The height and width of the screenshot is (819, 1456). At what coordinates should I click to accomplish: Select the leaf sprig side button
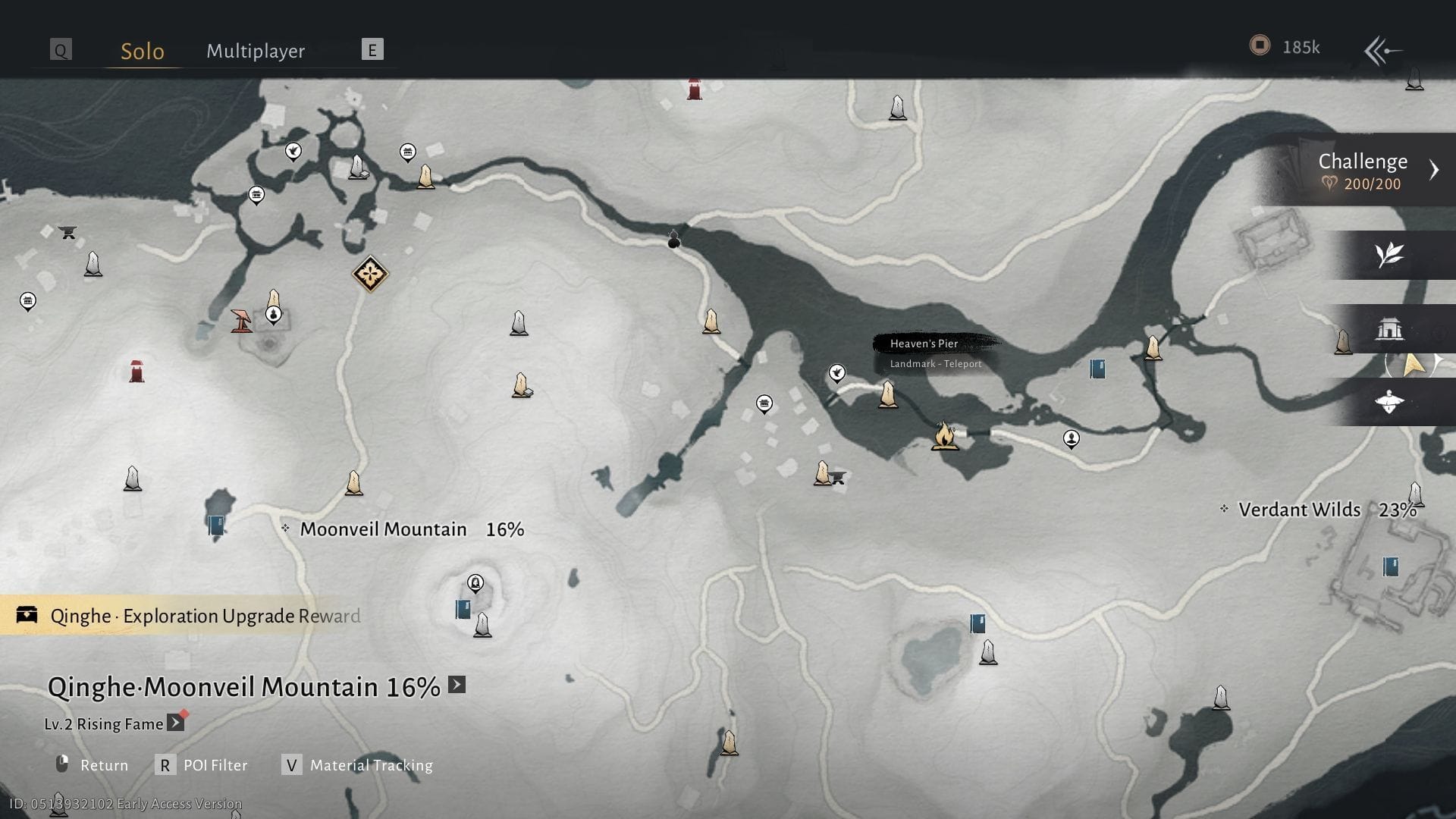point(1389,255)
